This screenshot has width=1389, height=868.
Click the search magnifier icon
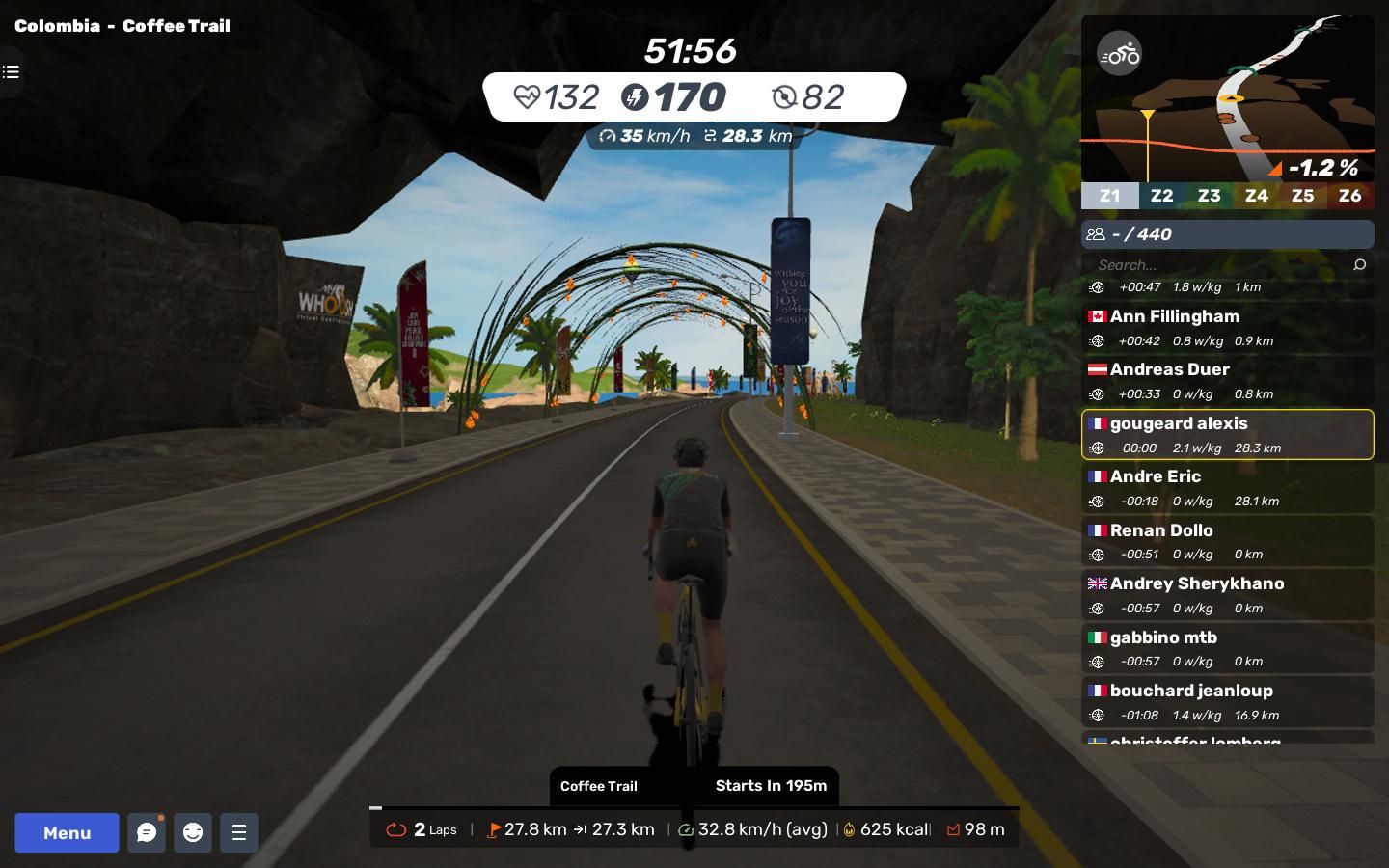(x=1360, y=265)
